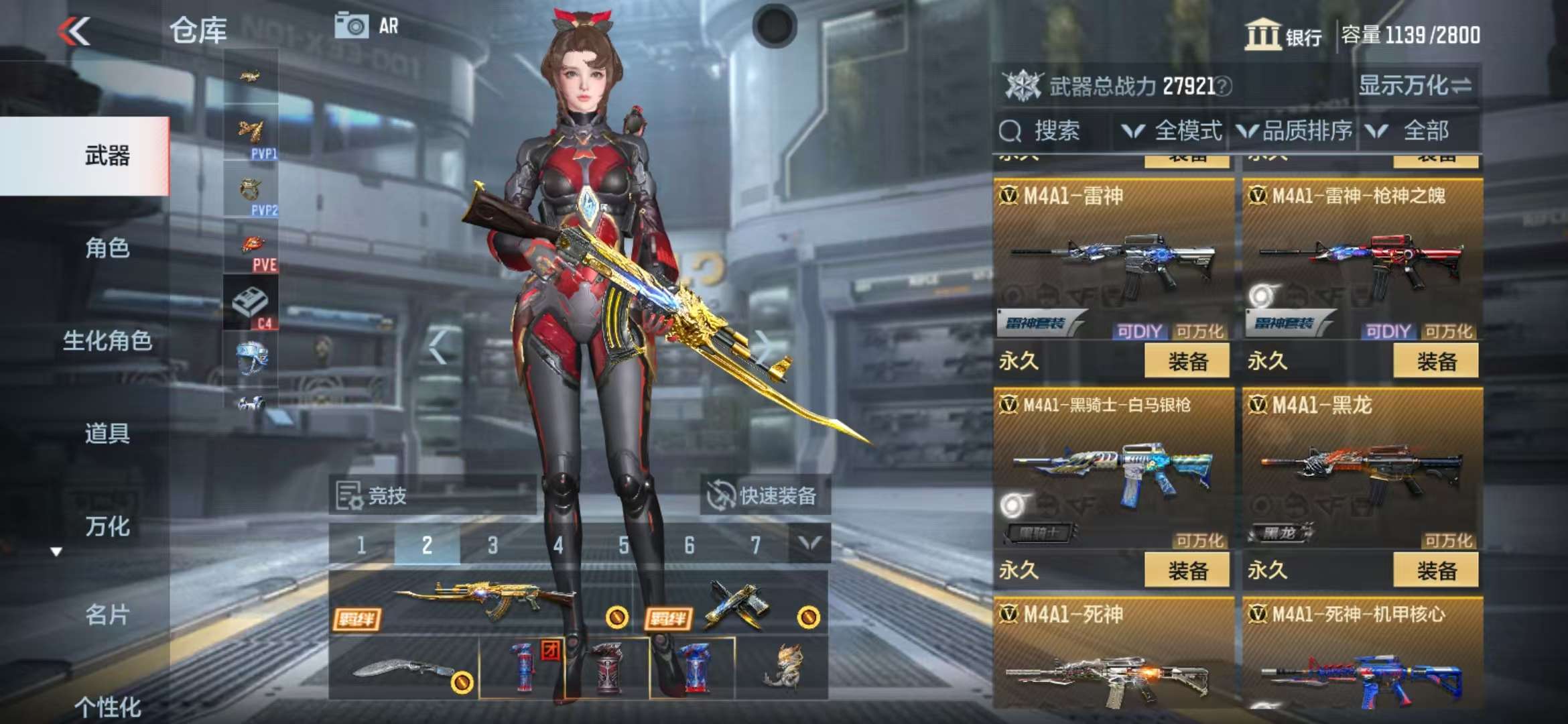Equip the M4A1-黑龙 rifle
The height and width of the screenshot is (724, 1568).
point(1435,570)
